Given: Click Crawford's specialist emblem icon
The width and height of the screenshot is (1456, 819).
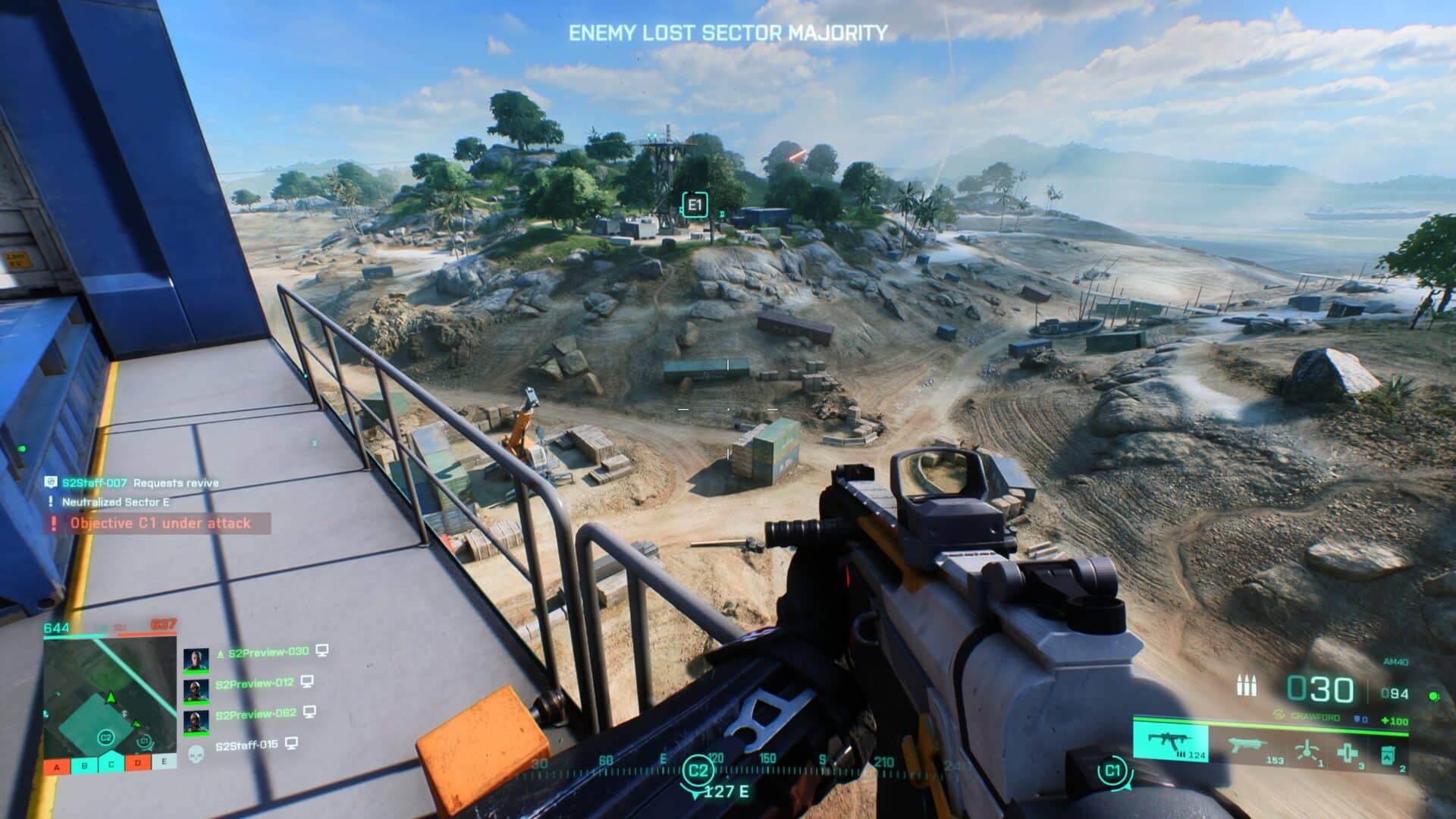Looking at the screenshot, I should click(x=1279, y=714).
